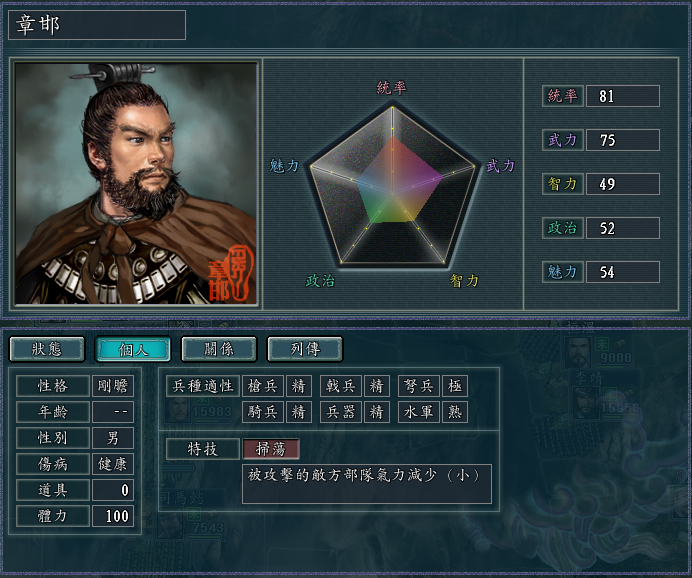
Task: Open the 關係 tab
Action: pyautogui.click(x=218, y=348)
